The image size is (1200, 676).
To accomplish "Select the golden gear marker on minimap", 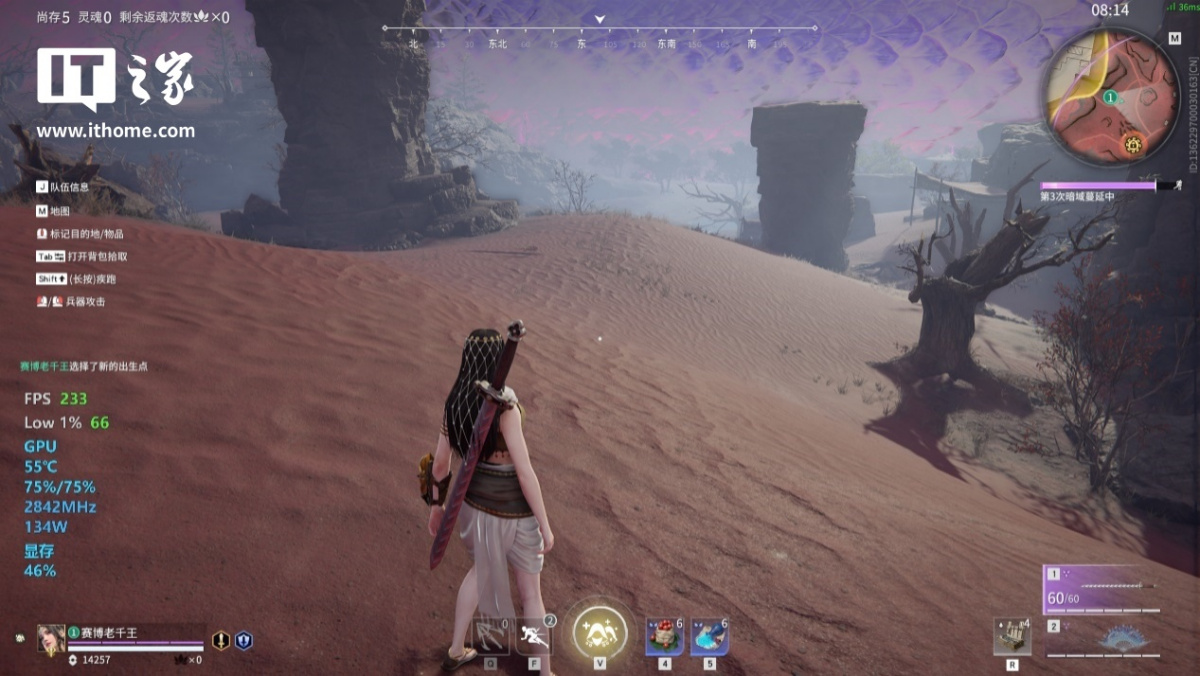I will click(x=1133, y=145).
